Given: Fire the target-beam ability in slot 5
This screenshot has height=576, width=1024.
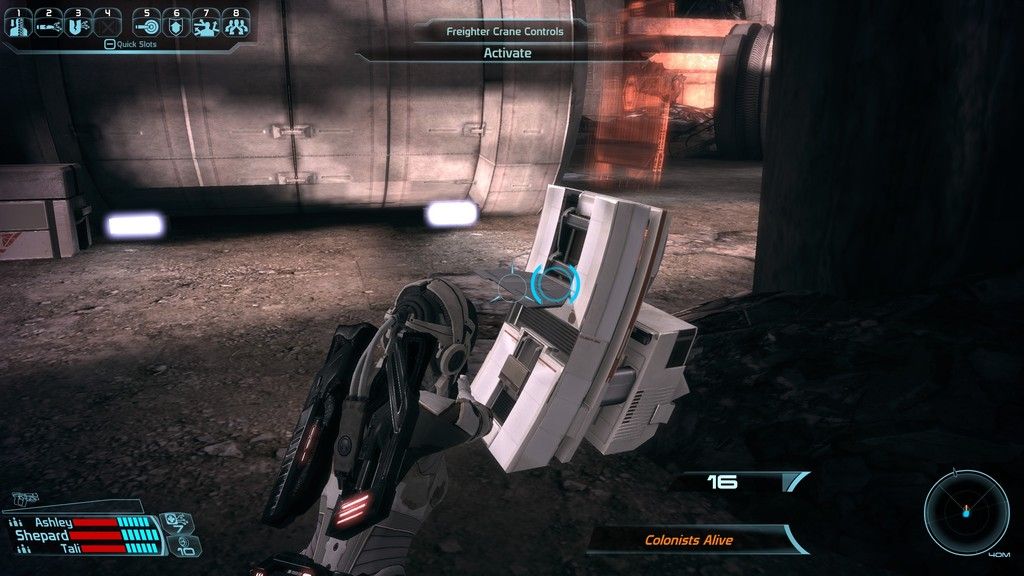Looking at the screenshot, I should point(145,24).
